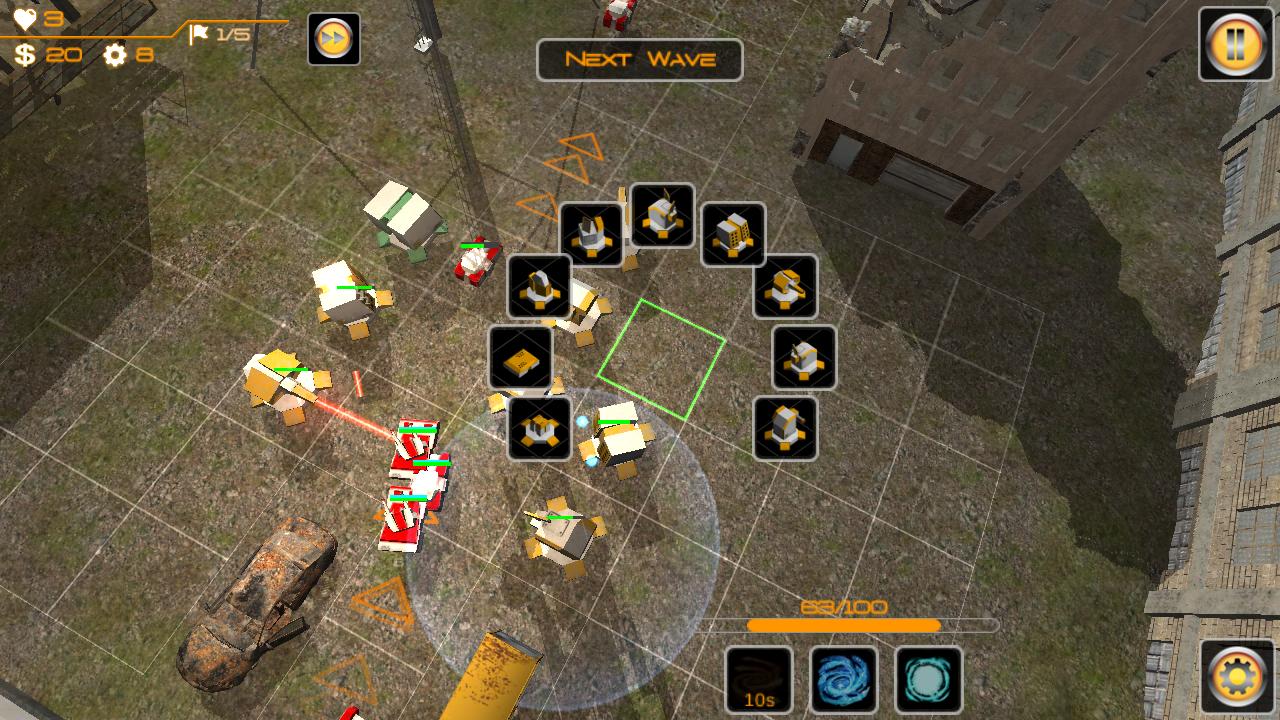Select the flat mine trap icon on the left
Image resolution: width=1280 pixels, height=720 pixels.
pyautogui.click(x=521, y=360)
